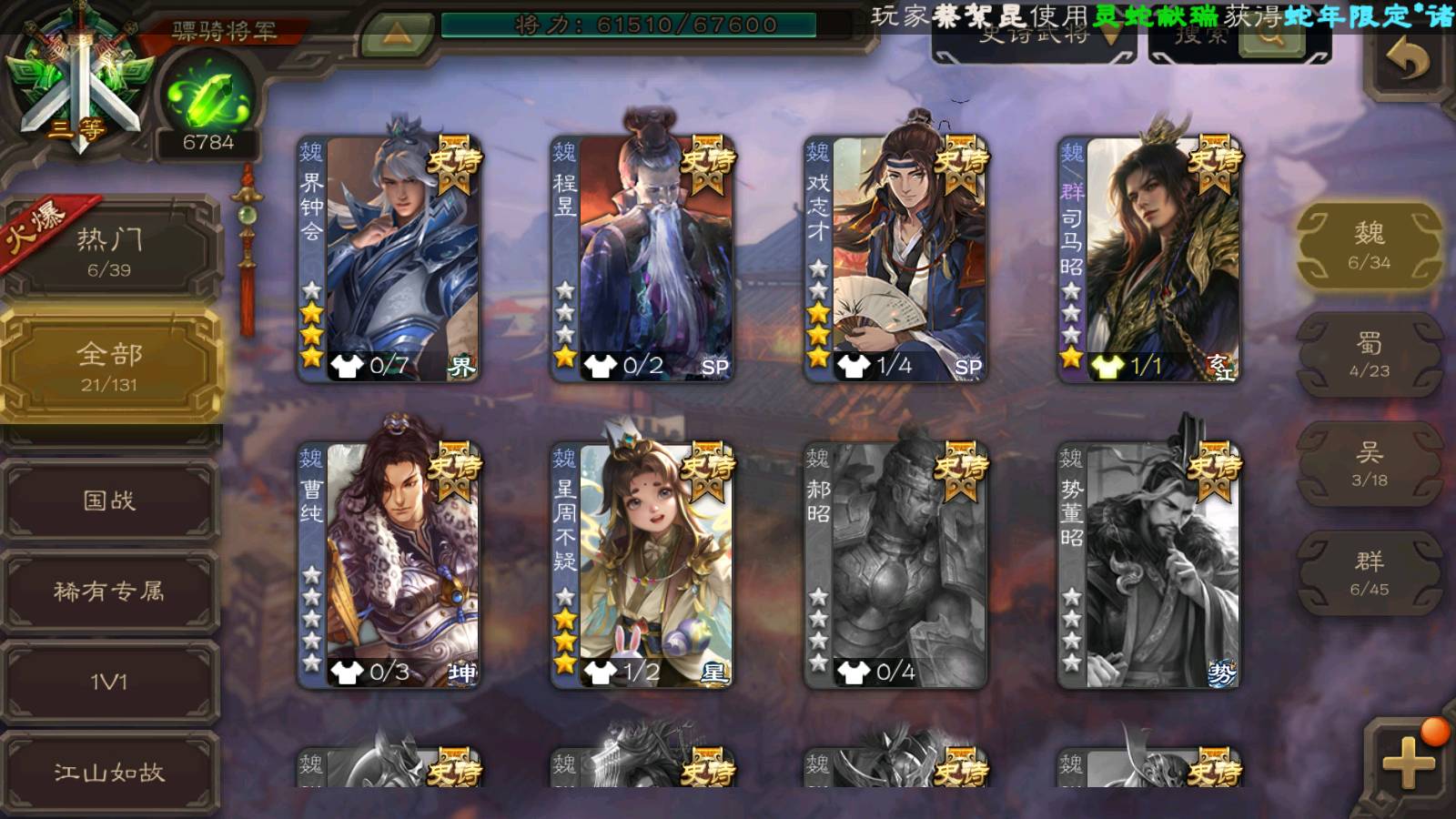This screenshot has height=819, width=1456.
Task: Filter heroes by 吴 faction
Action: (x=1369, y=464)
